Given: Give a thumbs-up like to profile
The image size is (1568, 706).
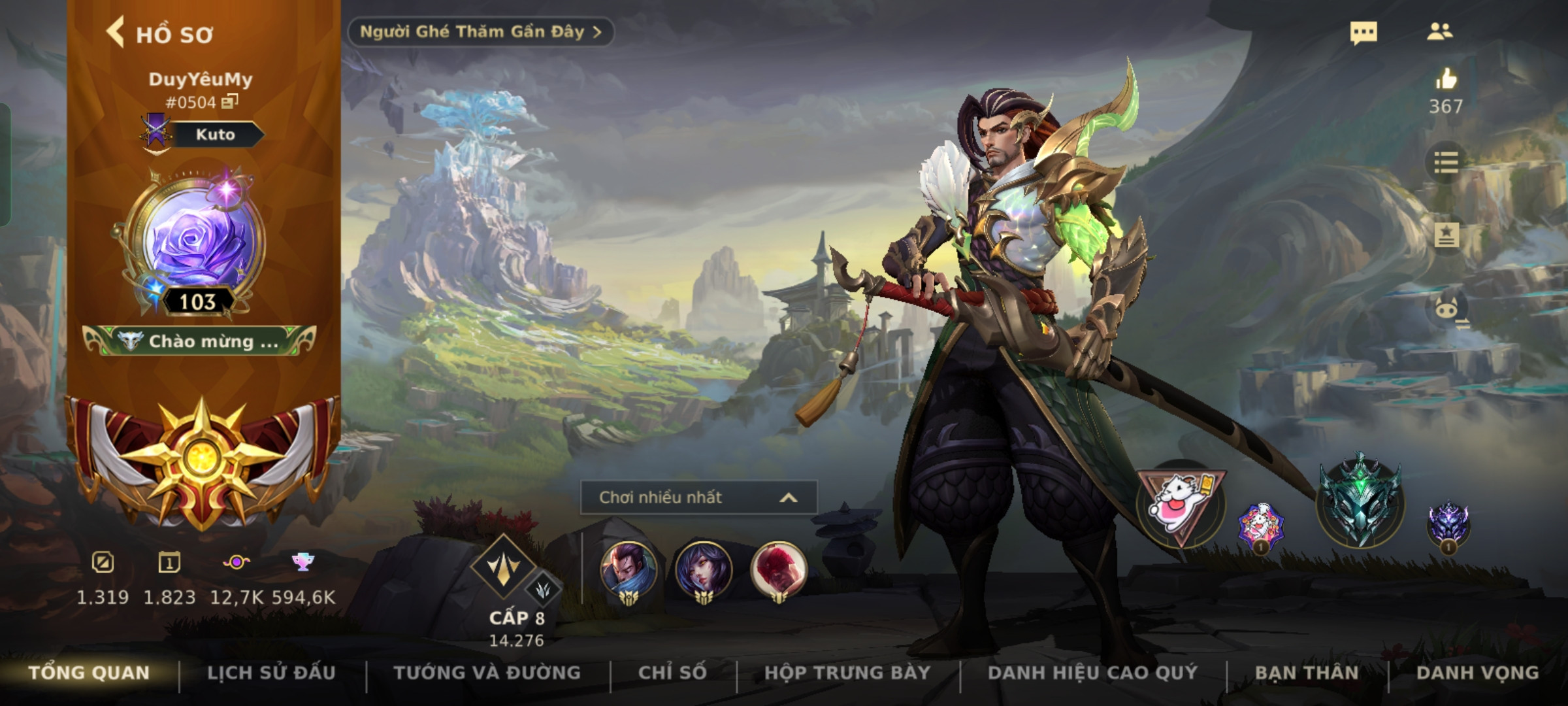Looking at the screenshot, I should (x=1446, y=80).
